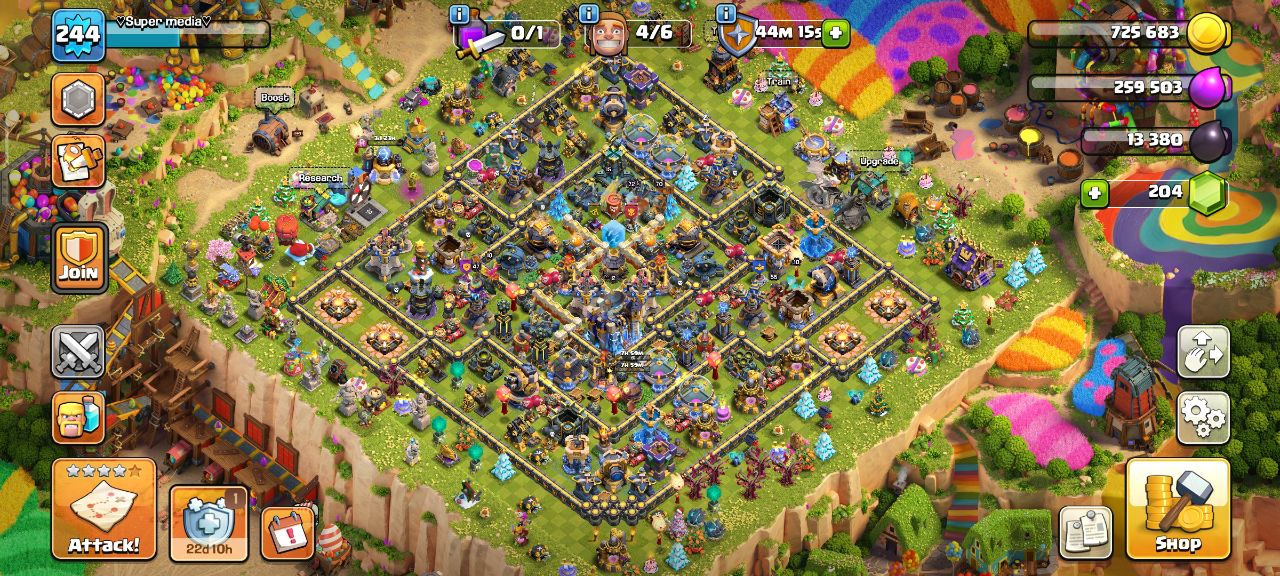Tap the Attack! map button

[x=103, y=509]
